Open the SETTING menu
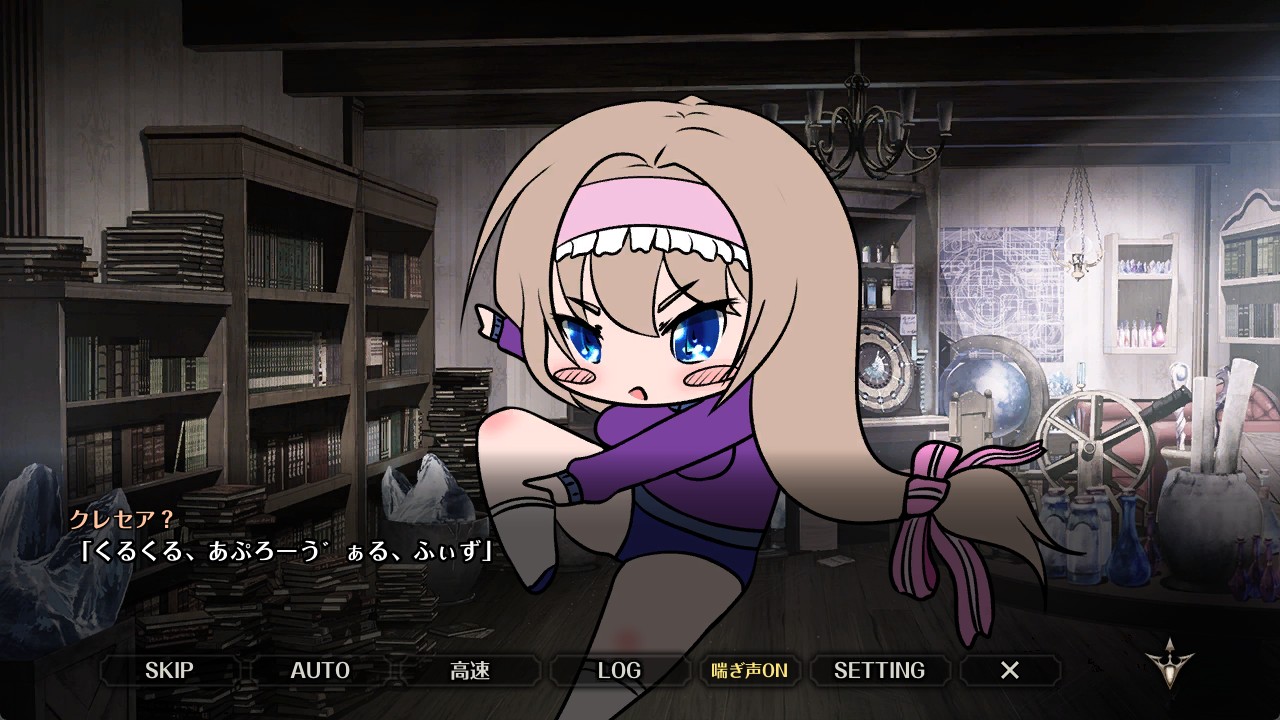Viewport: 1280px width, 720px height. tap(879, 670)
